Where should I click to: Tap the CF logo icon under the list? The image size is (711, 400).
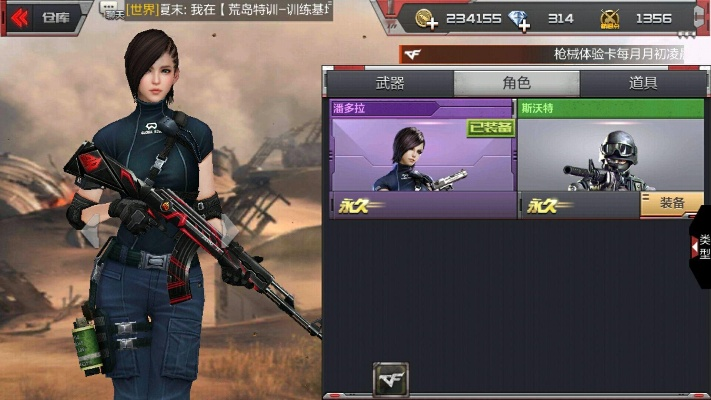coord(391,379)
